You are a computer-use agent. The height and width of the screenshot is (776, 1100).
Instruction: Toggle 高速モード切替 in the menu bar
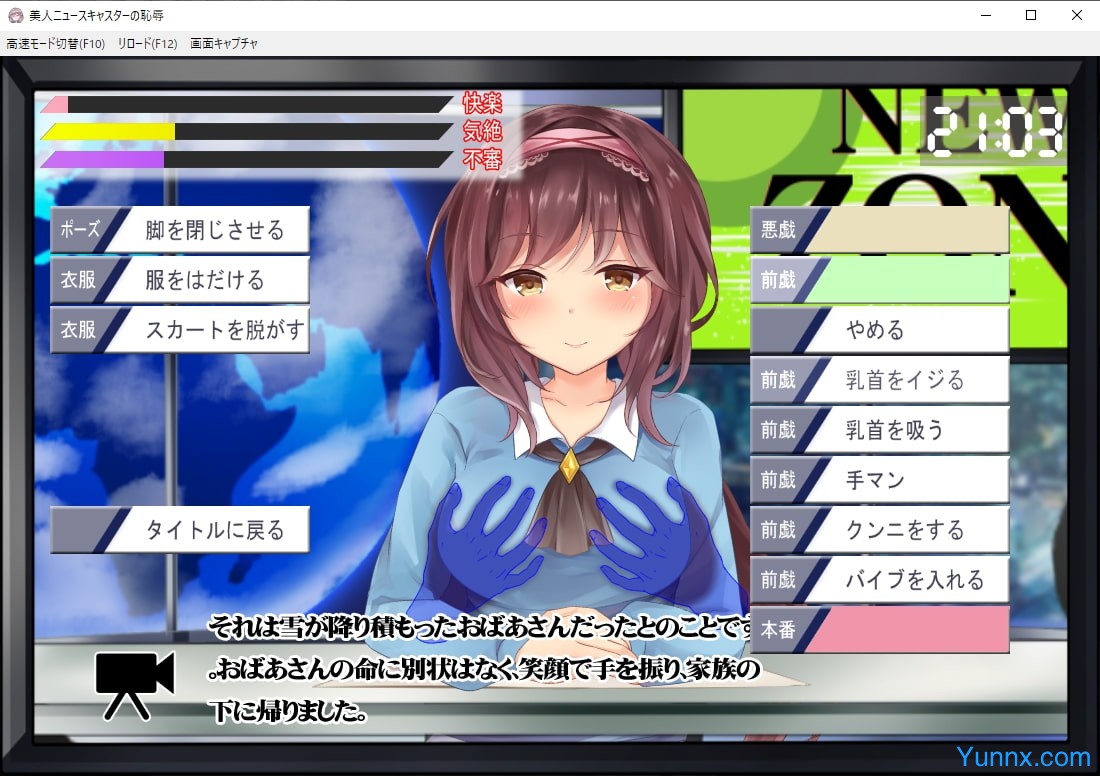57,44
